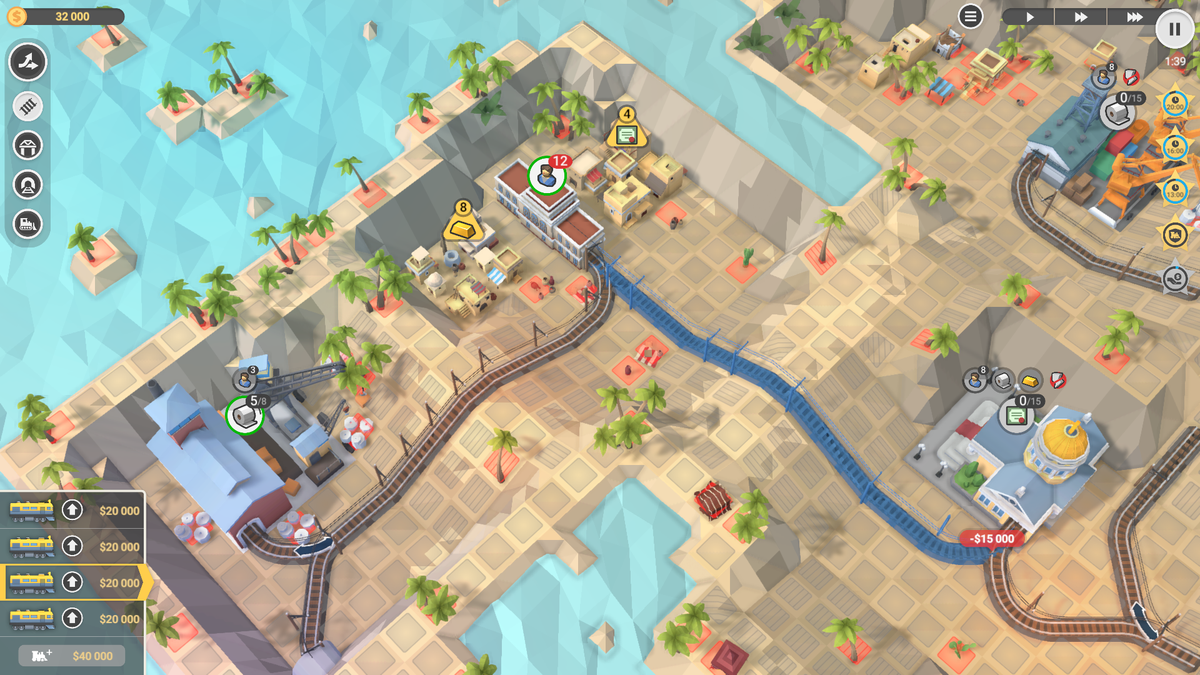Set game speed to normal play

[1028, 17]
